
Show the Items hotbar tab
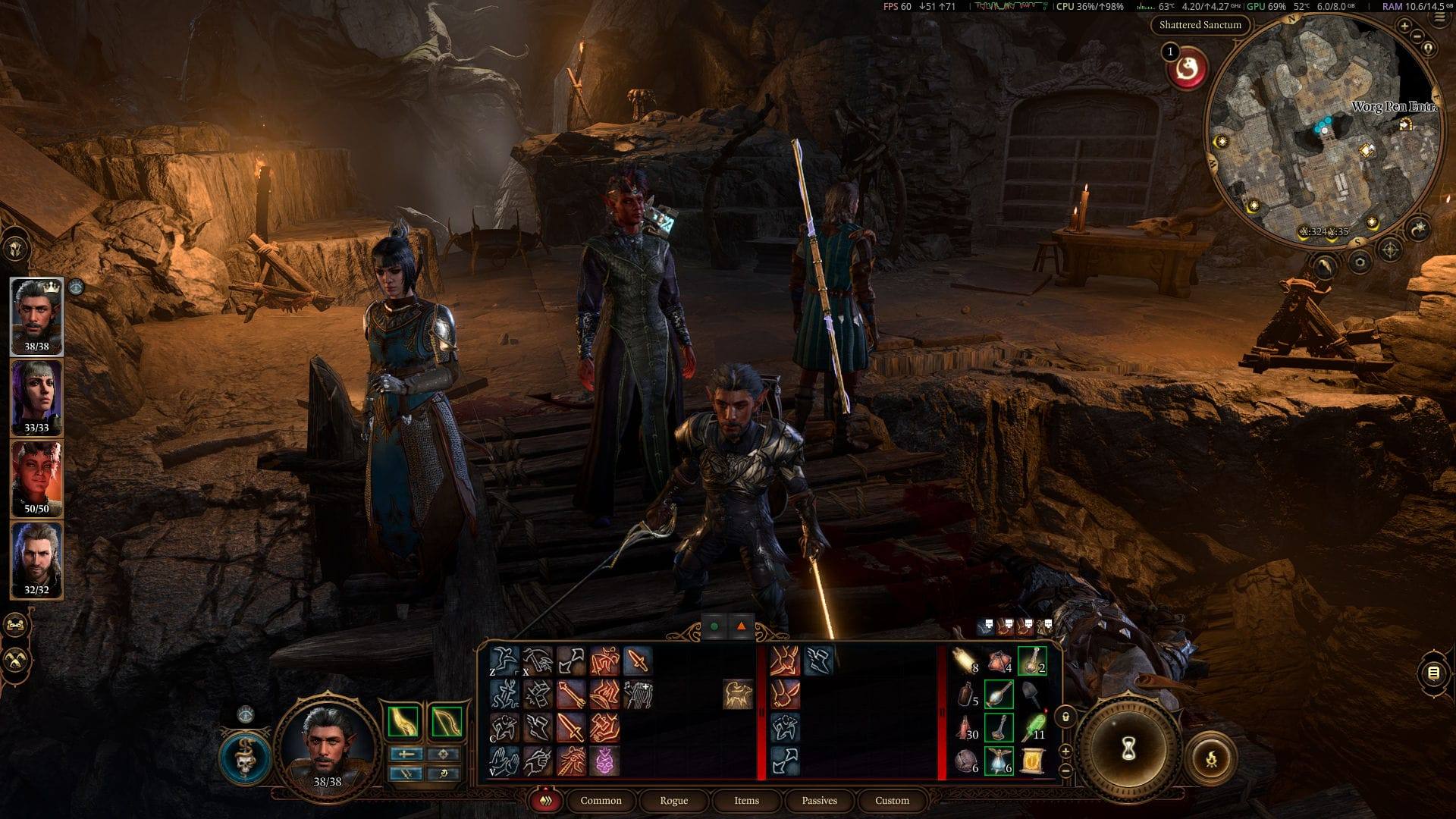(746, 801)
